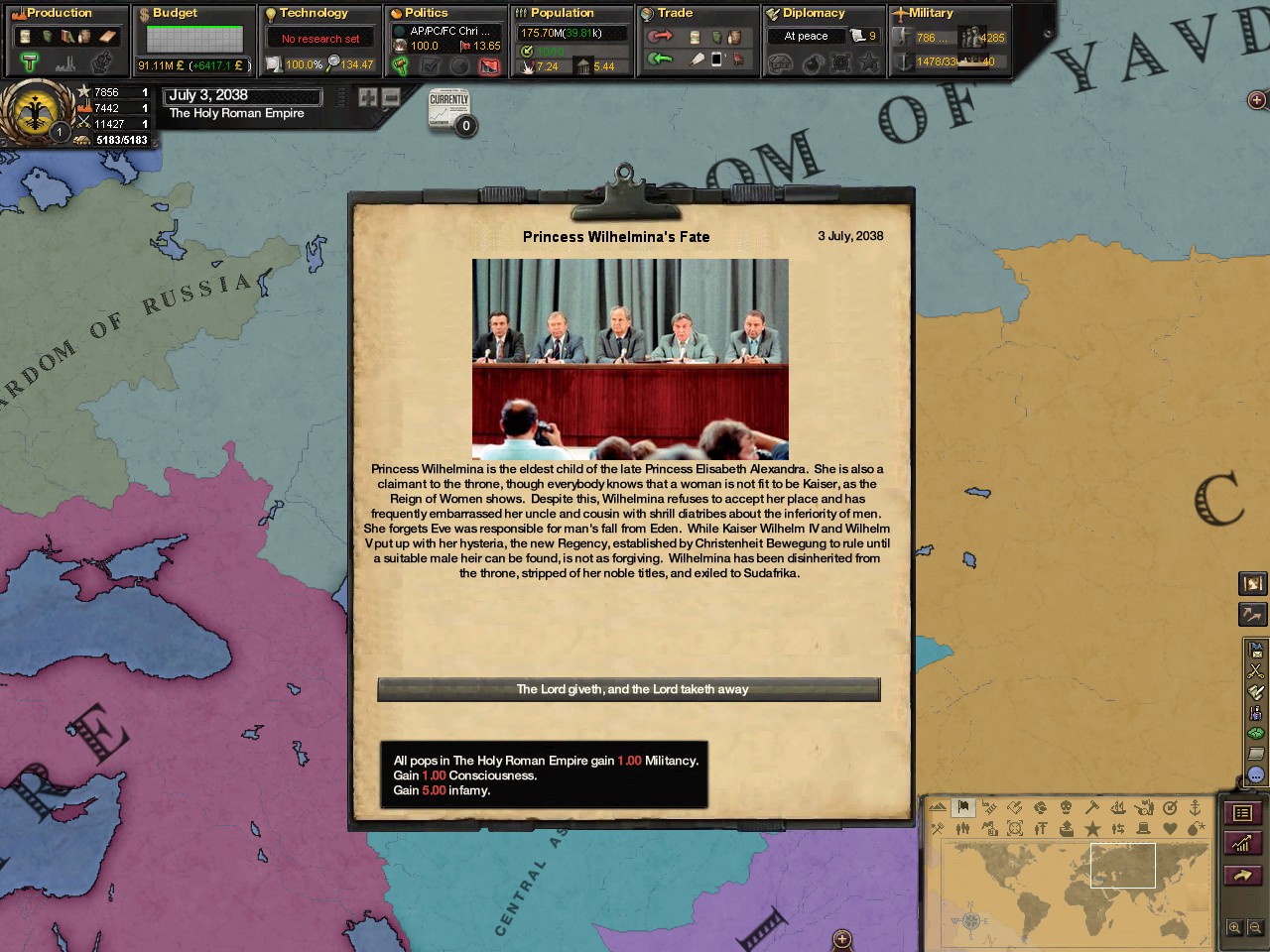Switch to the Politics tab
The image size is (1270, 952).
click(x=426, y=13)
